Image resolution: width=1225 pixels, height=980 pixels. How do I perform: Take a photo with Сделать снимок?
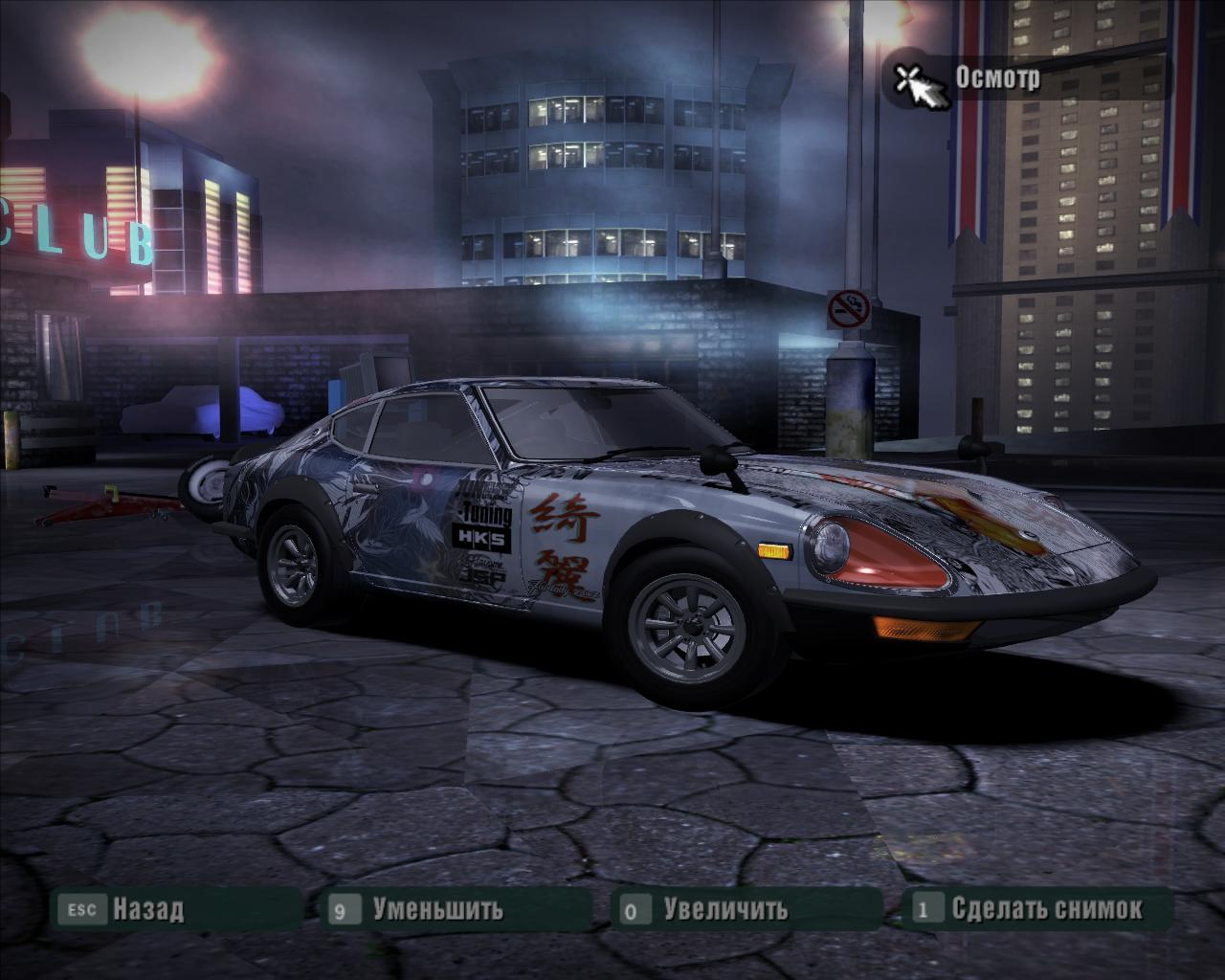coord(1046,908)
